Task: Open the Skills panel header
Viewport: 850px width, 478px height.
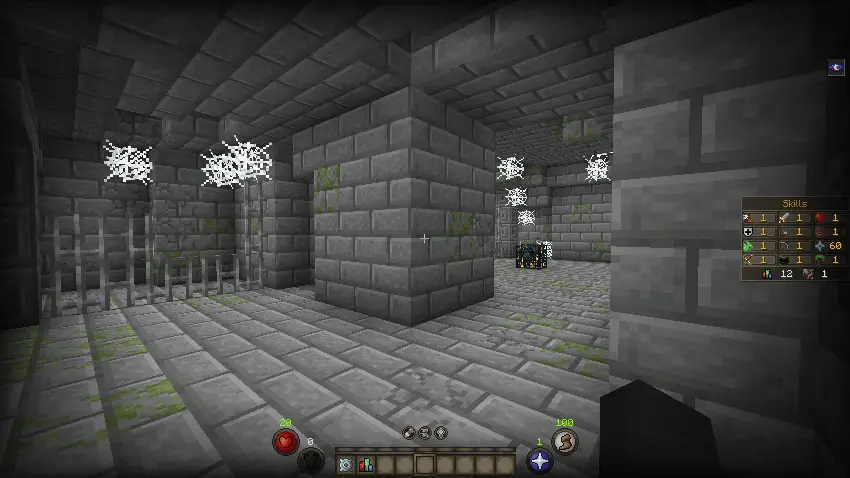Action: 796,203
